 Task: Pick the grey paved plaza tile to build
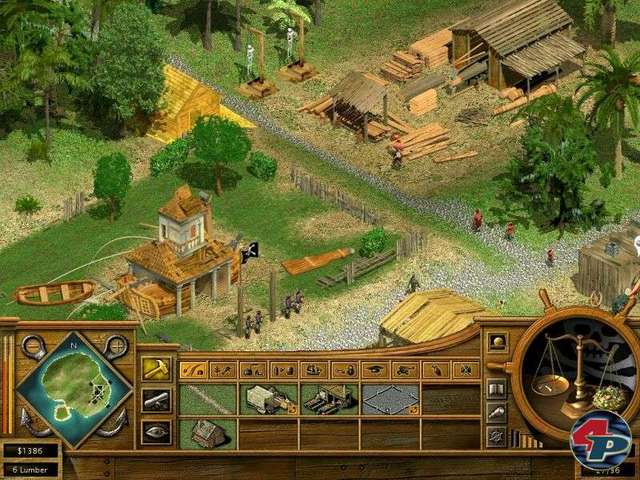[x=390, y=400]
